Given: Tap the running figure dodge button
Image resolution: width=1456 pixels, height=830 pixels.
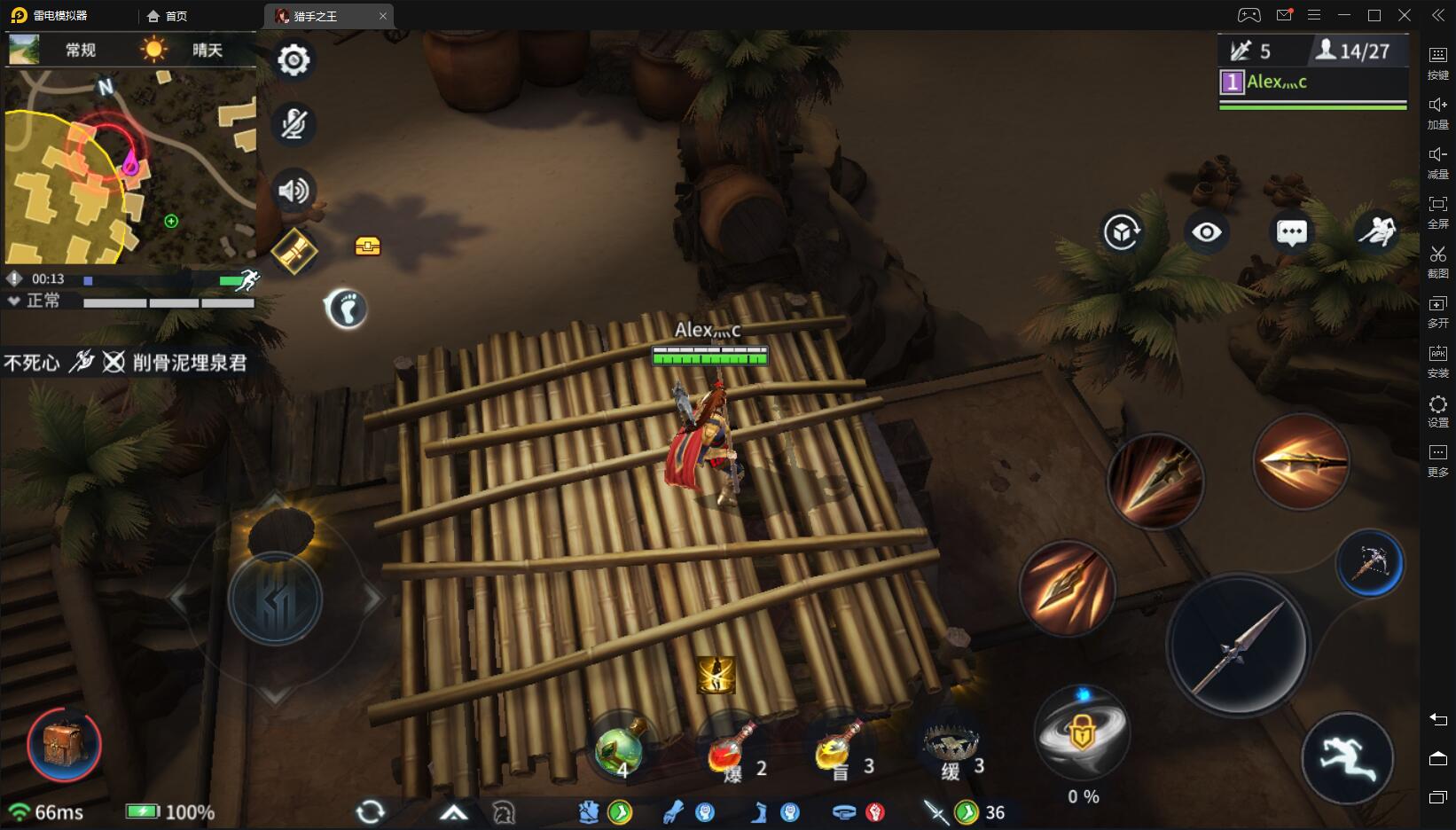Looking at the screenshot, I should pos(1347,758).
